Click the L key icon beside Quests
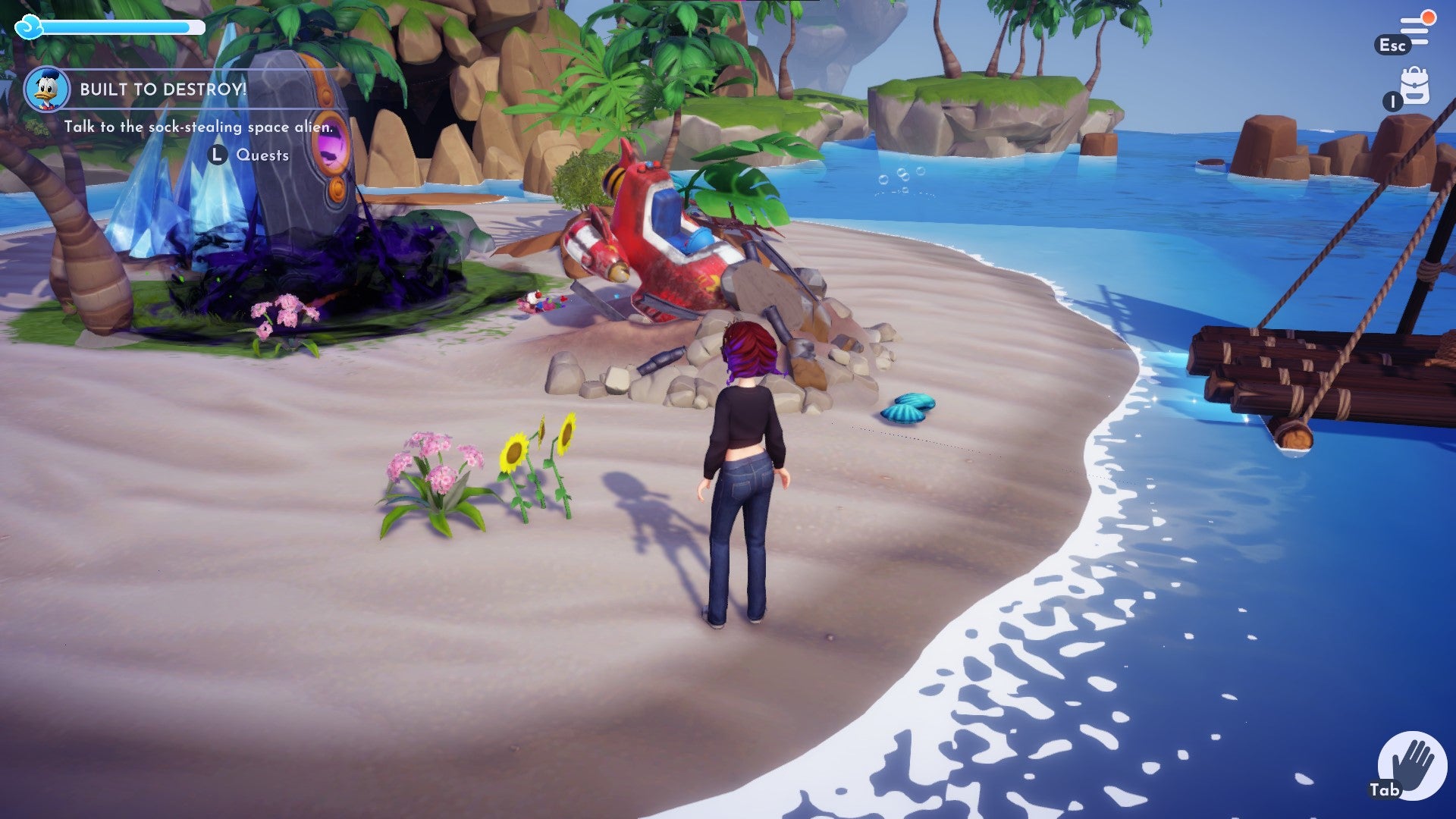 (x=217, y=156)
